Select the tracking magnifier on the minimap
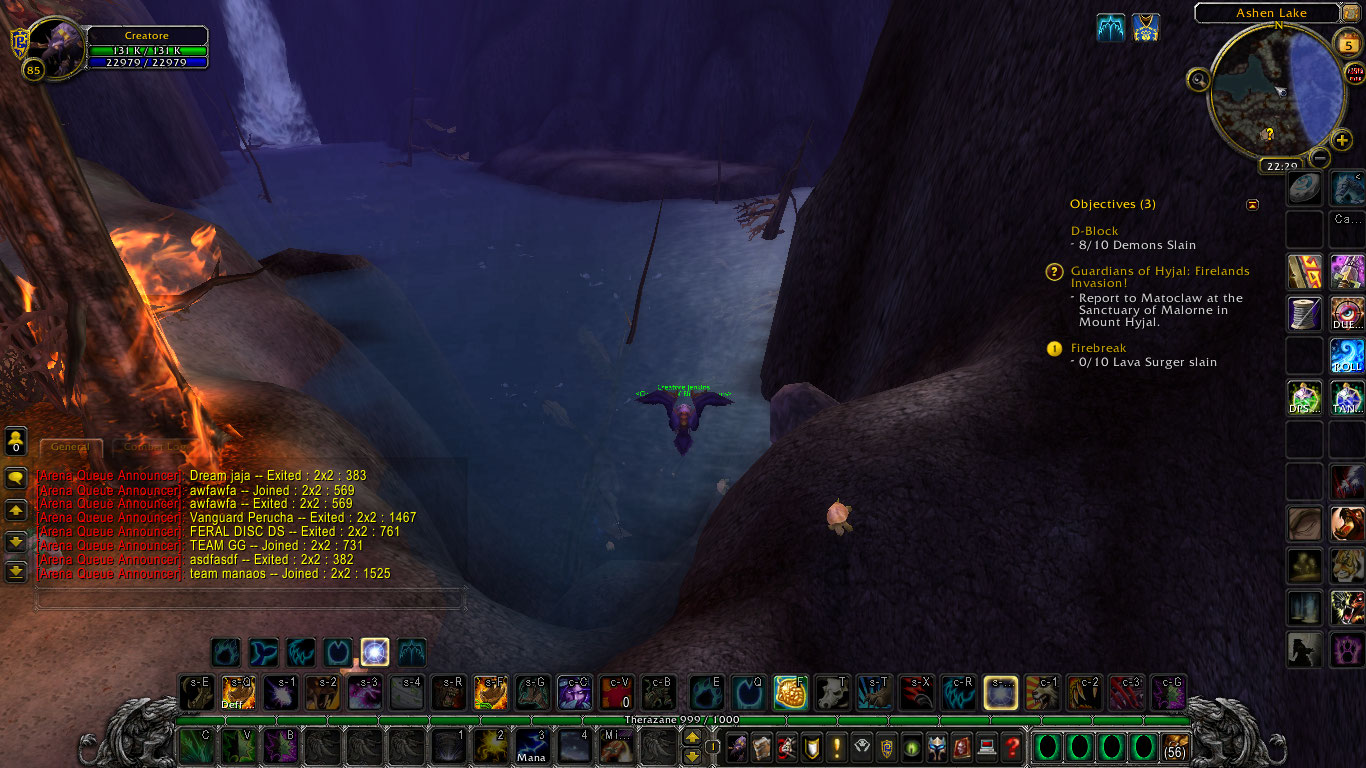Viewport: 1366px width, 768px height. pos(1199,79)
